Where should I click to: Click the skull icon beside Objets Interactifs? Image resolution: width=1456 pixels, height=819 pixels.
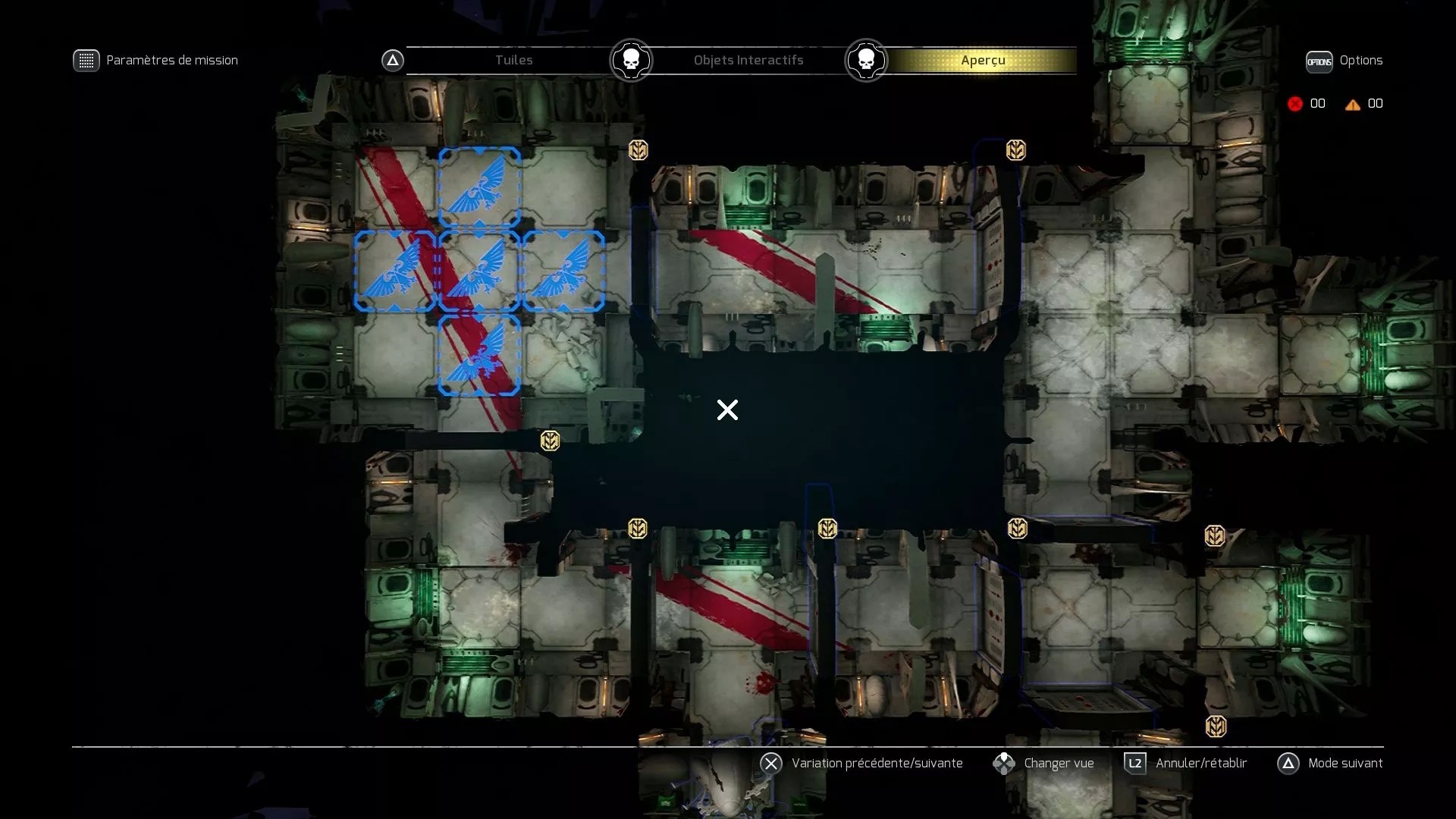[x=630, y=60]
